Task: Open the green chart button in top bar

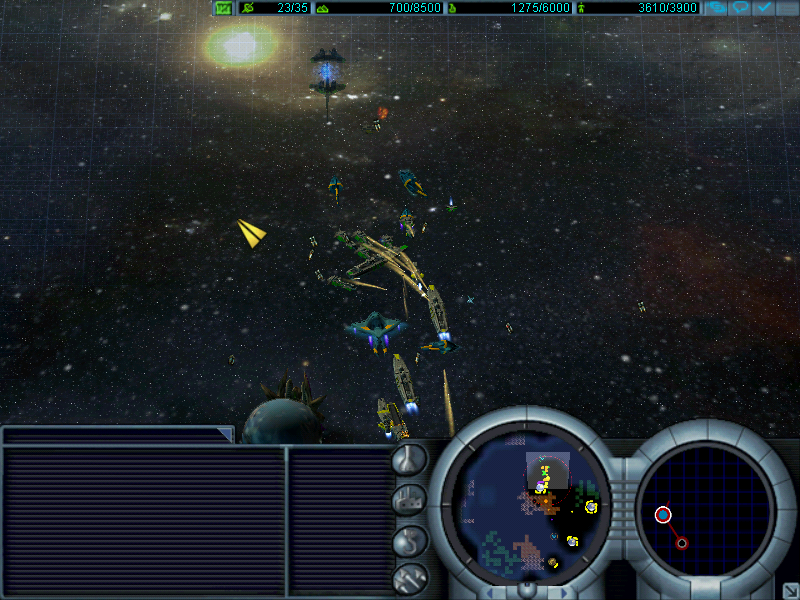Action: click(223, 8)
